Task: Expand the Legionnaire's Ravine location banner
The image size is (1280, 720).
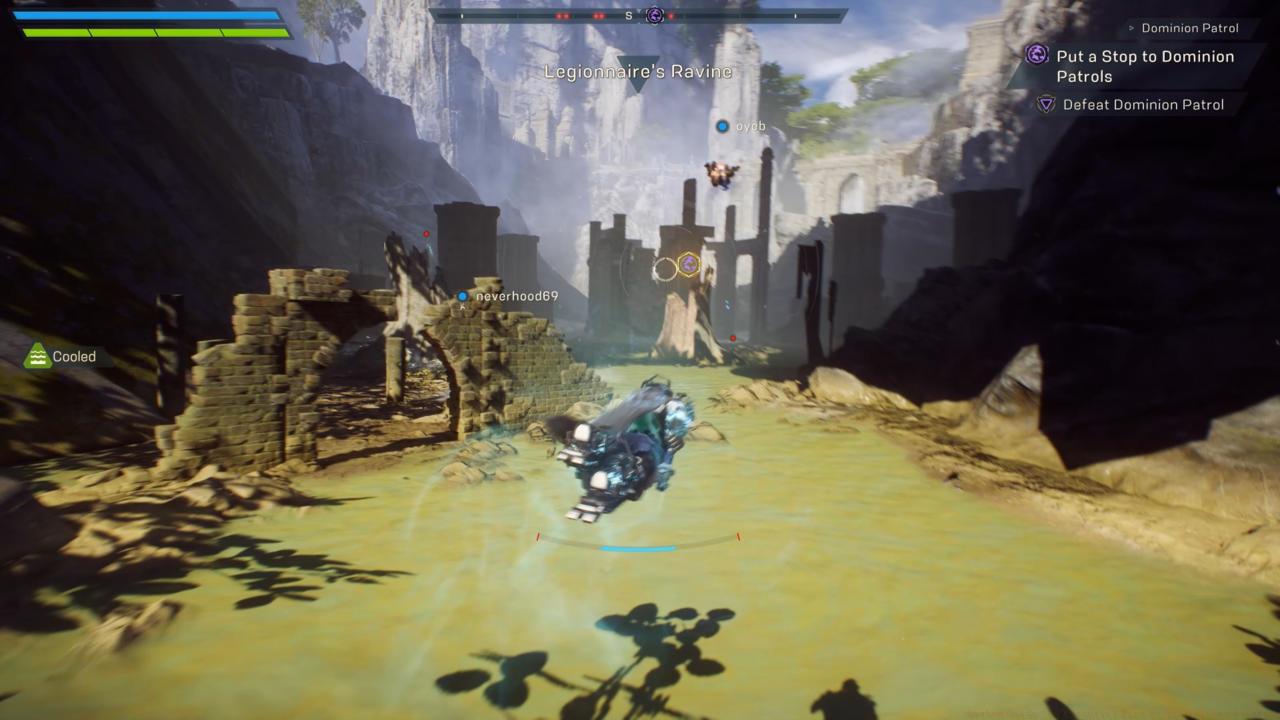Action: click(638, 71)
